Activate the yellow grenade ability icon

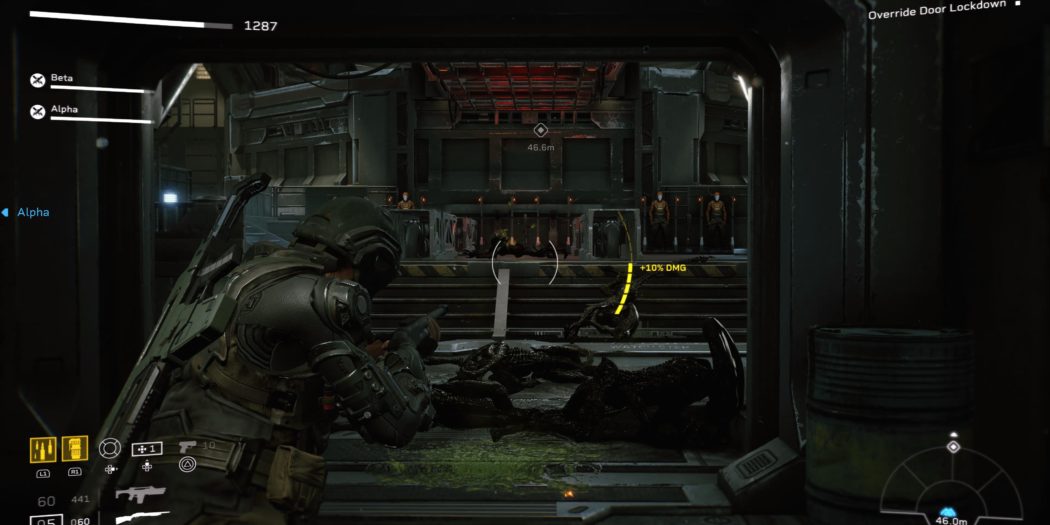tap(75, 449)
